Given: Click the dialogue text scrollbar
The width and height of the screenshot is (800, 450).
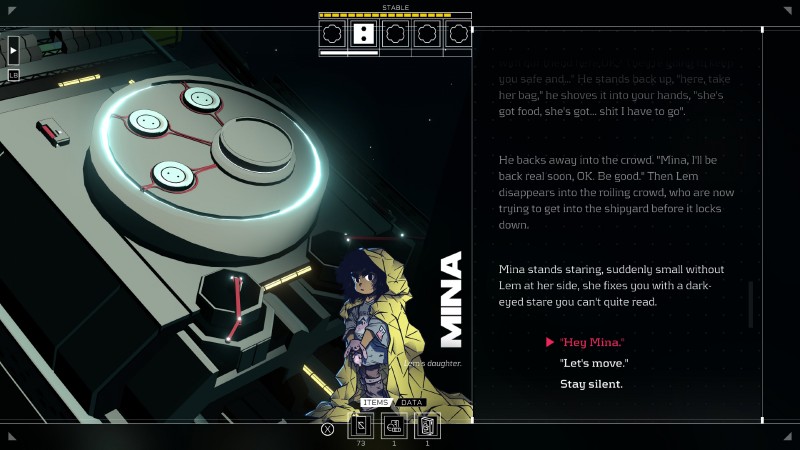Looking at the screenshot, I should click(x=751, y=304).
